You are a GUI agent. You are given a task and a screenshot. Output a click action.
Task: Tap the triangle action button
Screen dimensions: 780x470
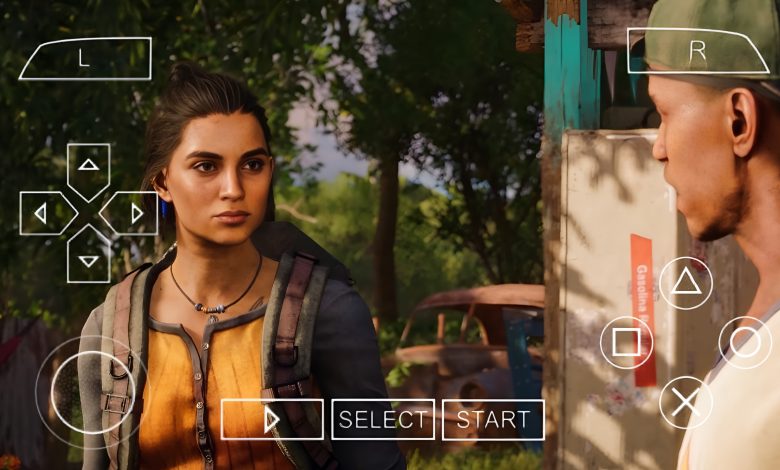point(686,283)
